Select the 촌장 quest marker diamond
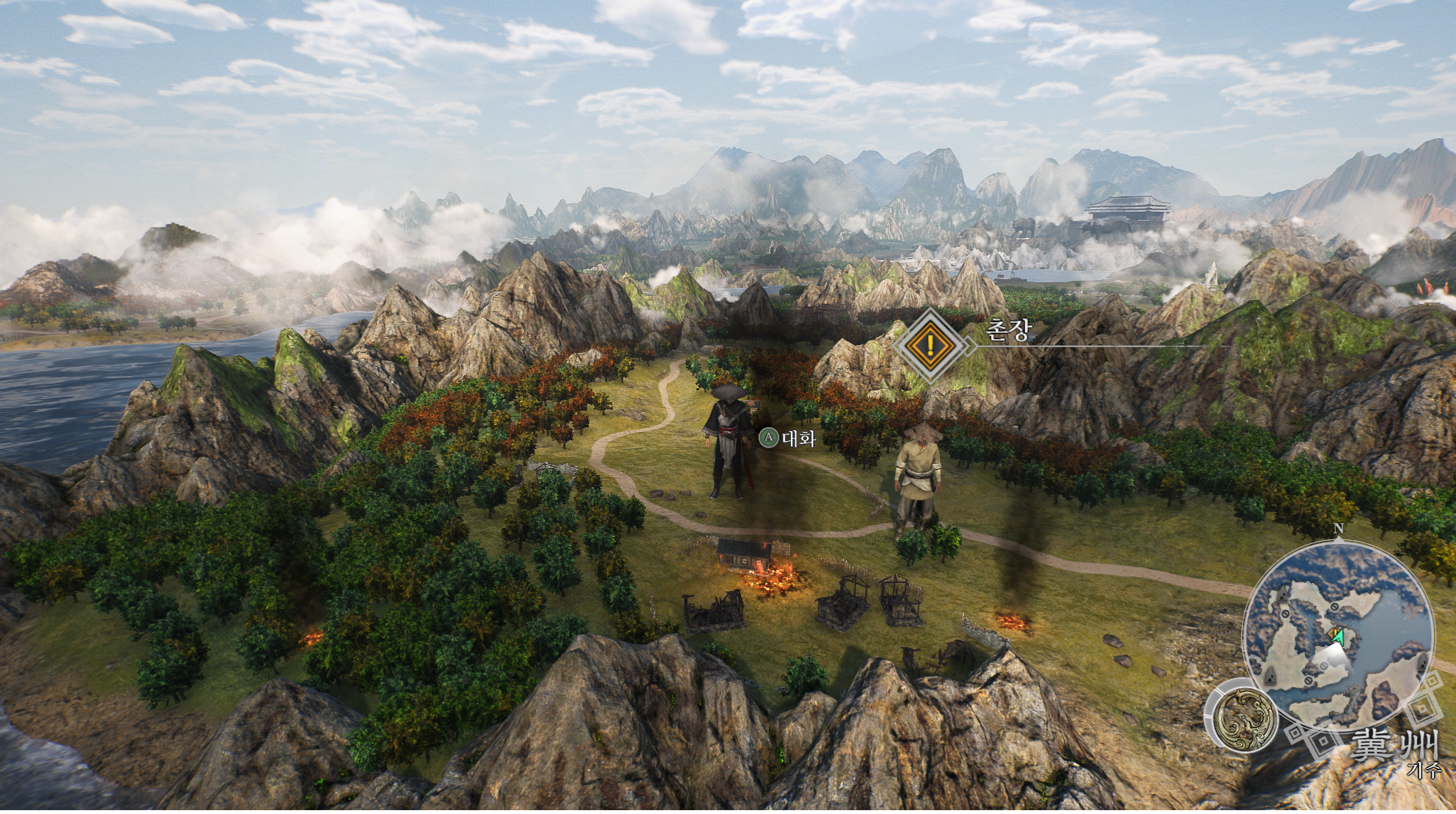 931,345
